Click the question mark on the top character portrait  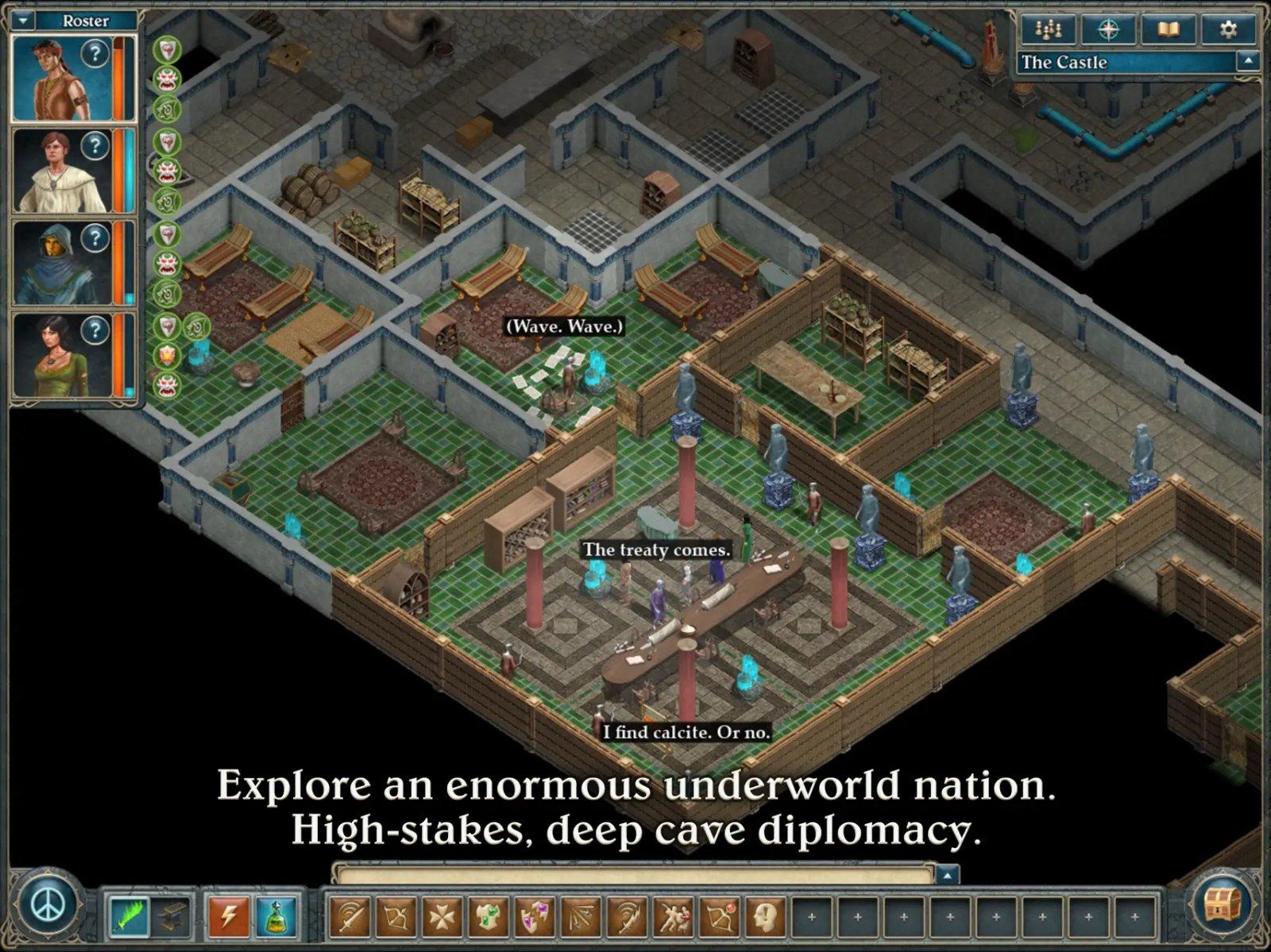[x=95, y=54]
